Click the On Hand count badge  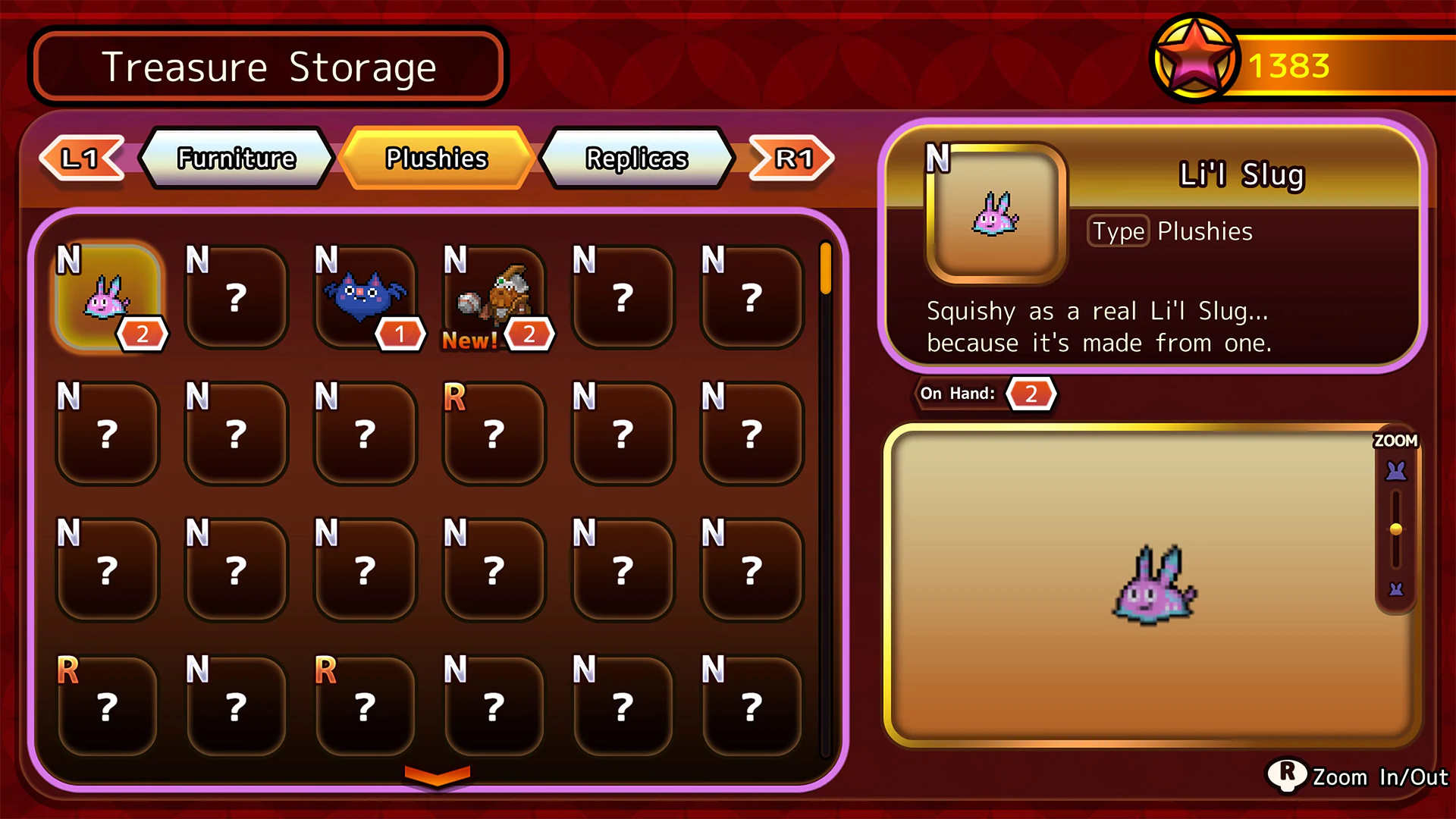click(1031, 394)
